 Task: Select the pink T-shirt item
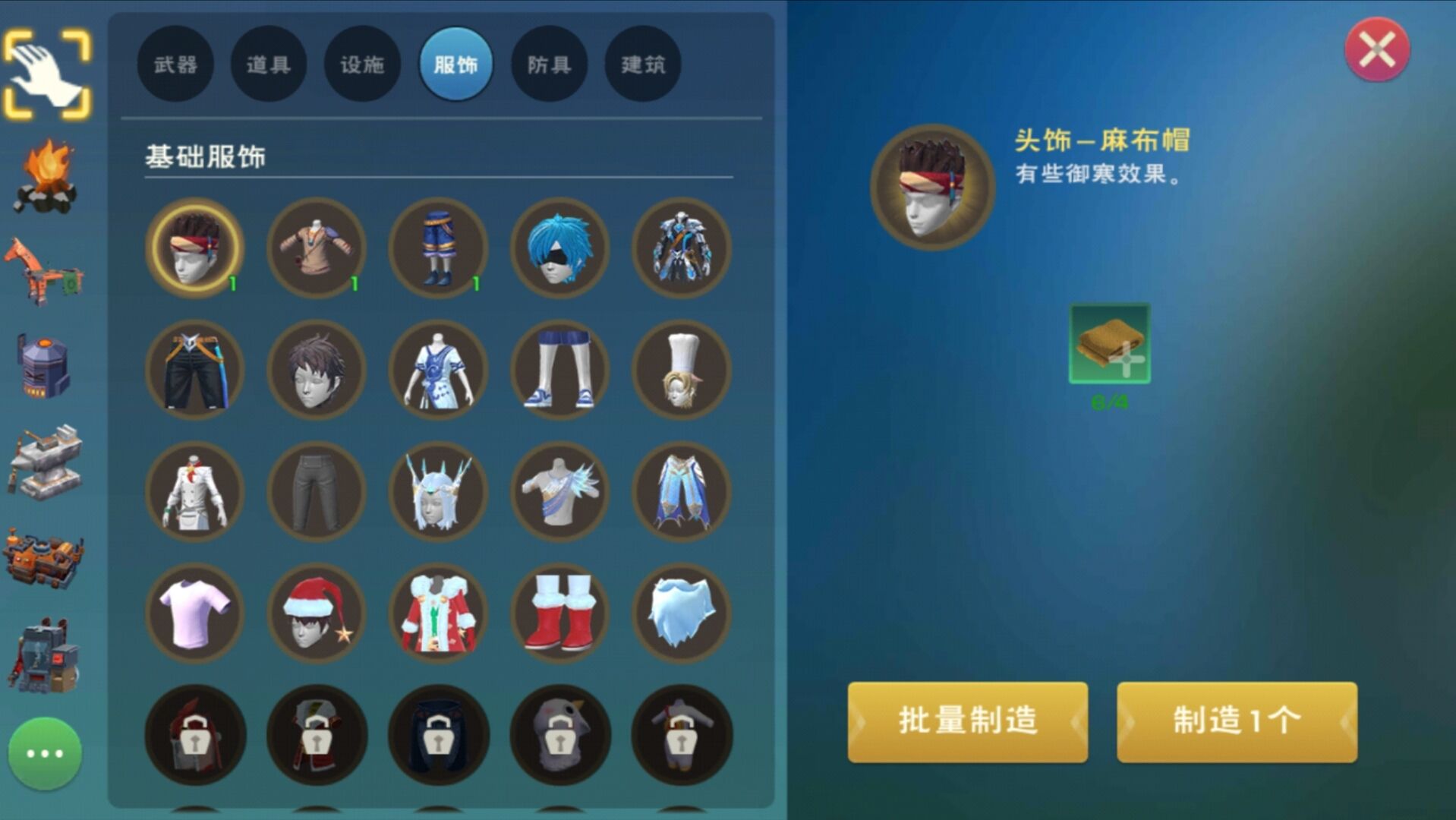pos(194,614)
